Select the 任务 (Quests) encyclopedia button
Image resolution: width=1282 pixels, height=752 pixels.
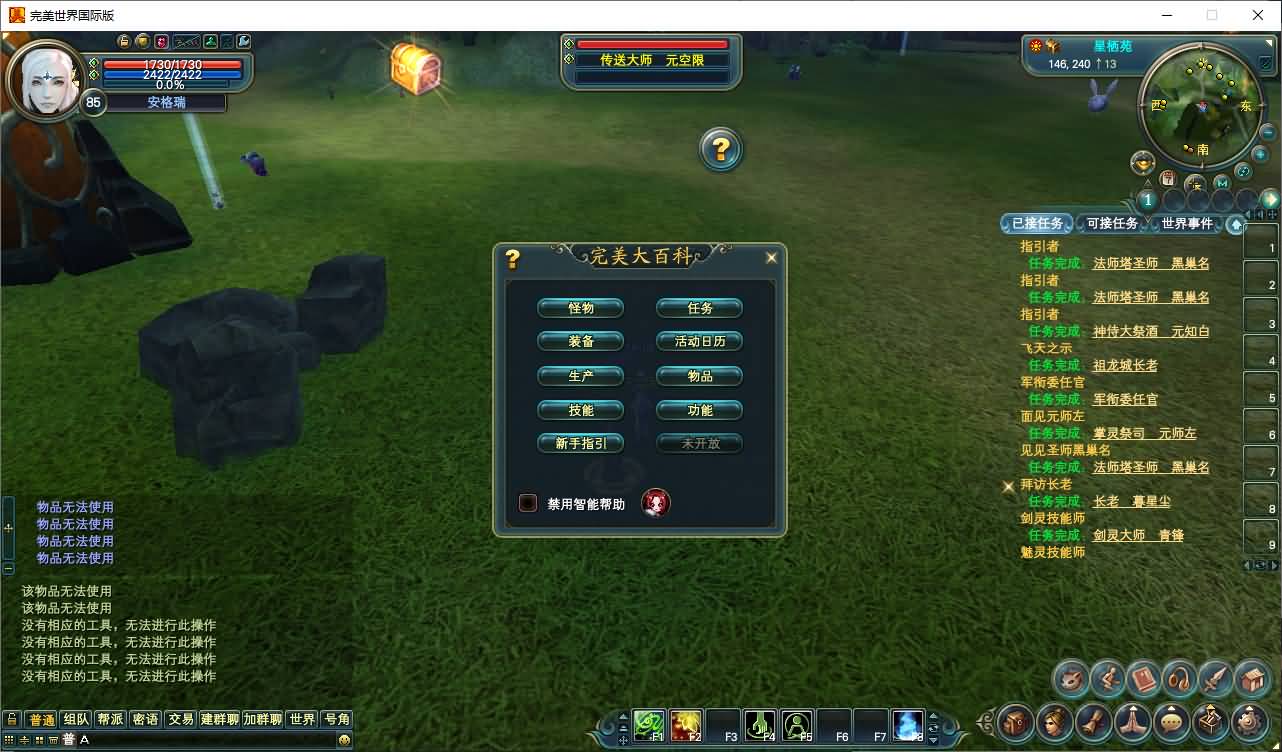(700, 308)
